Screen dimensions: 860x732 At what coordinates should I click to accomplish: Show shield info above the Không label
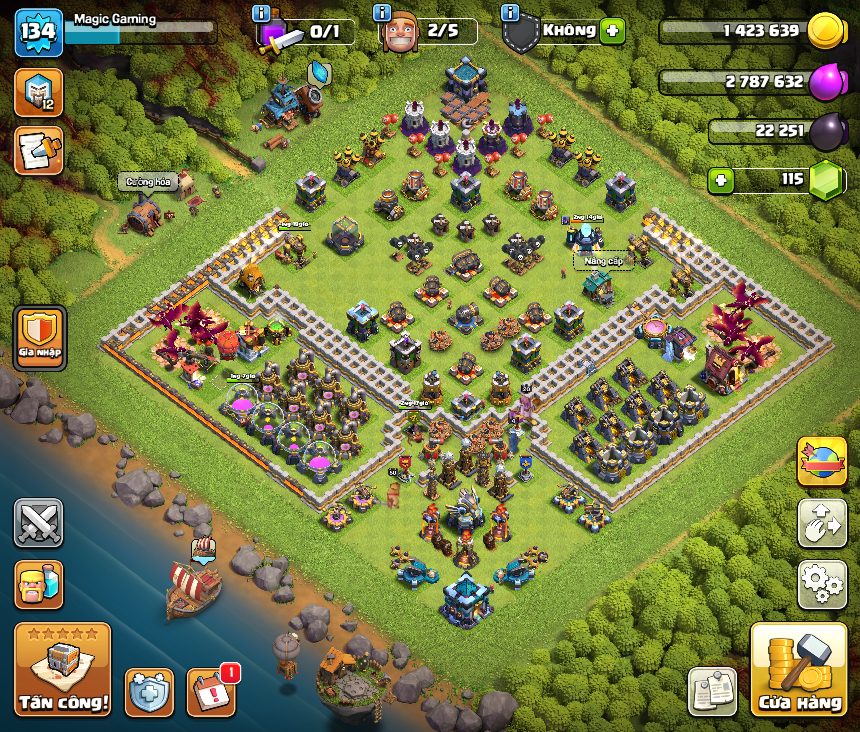tap(510, 12)
